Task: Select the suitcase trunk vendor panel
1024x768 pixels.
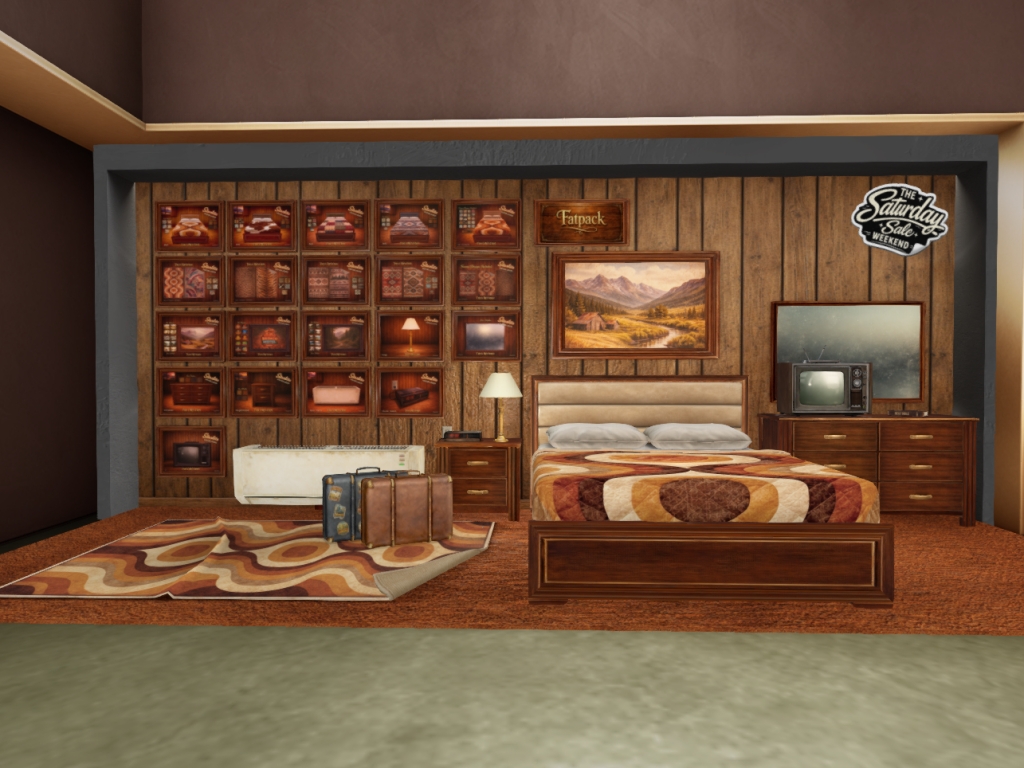Action: pos(410,392)
